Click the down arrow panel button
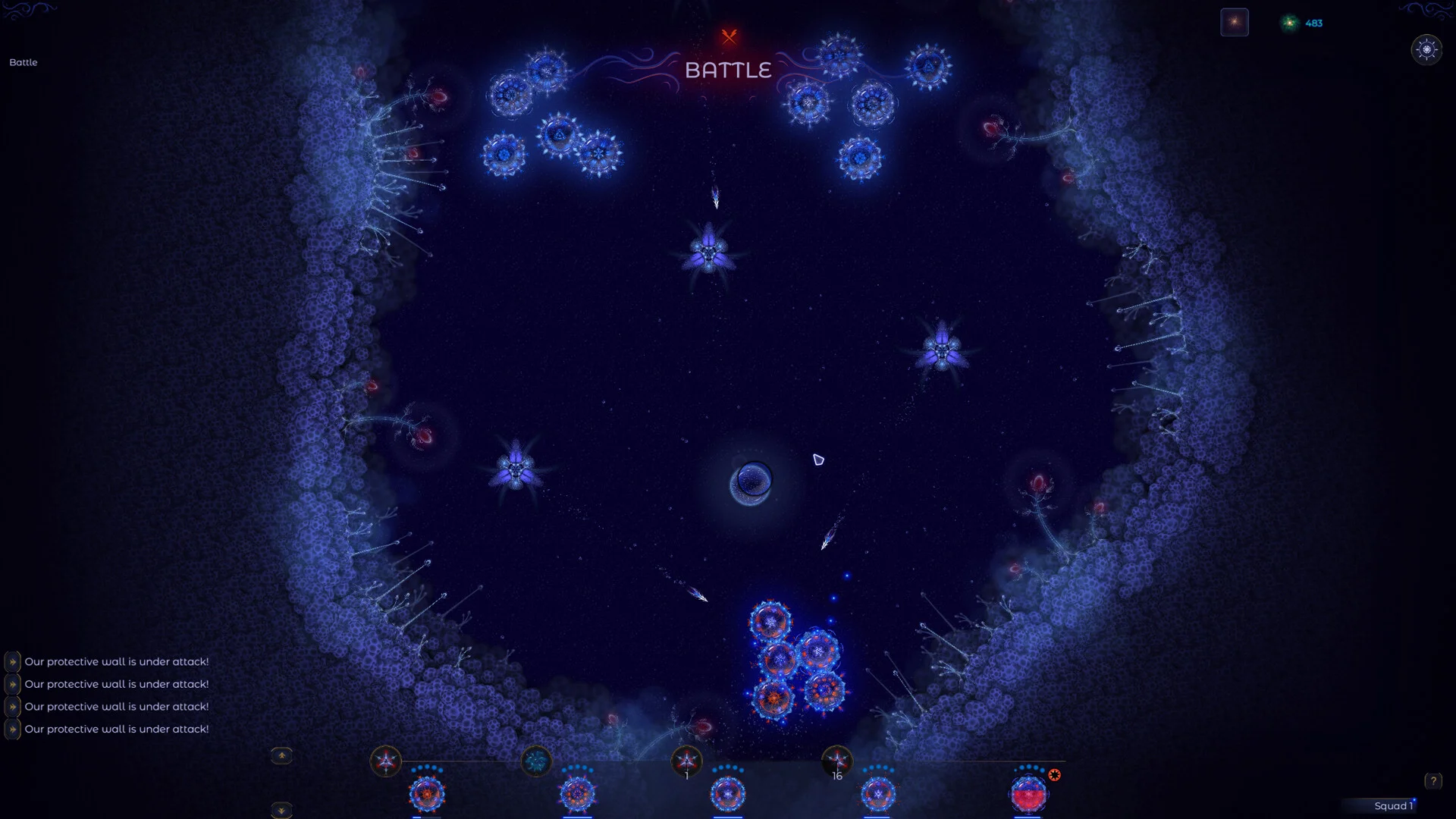This screenshot has width=1456, height=819. [x=281, y=810]
